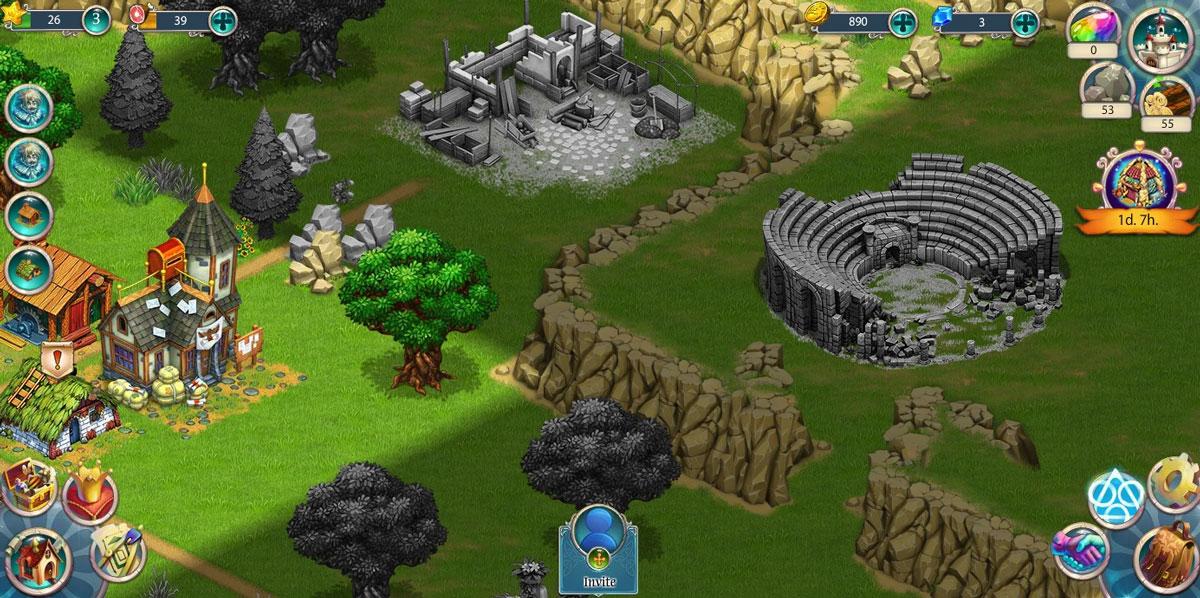Screen dimensions: 1200x598
Task: Buy more gold coins via plus button
Action: pos(902,22)
